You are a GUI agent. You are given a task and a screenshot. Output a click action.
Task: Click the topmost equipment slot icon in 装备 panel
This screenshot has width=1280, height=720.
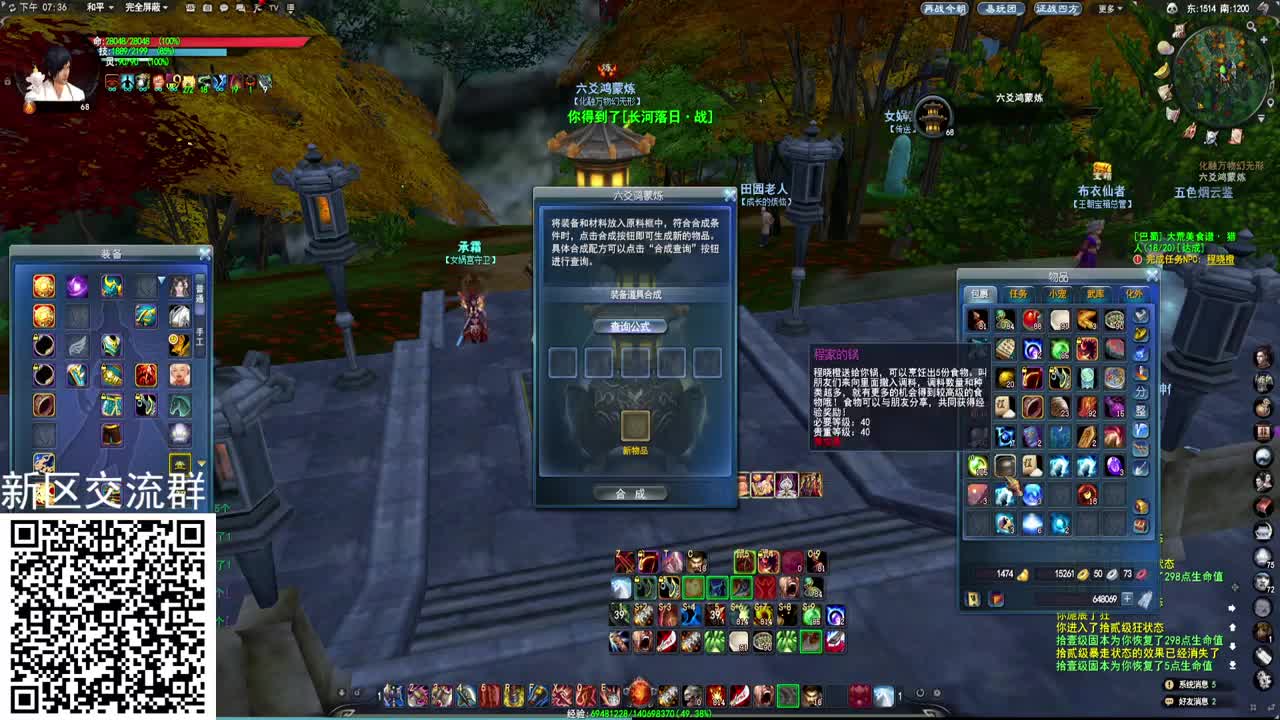[42, 288]
